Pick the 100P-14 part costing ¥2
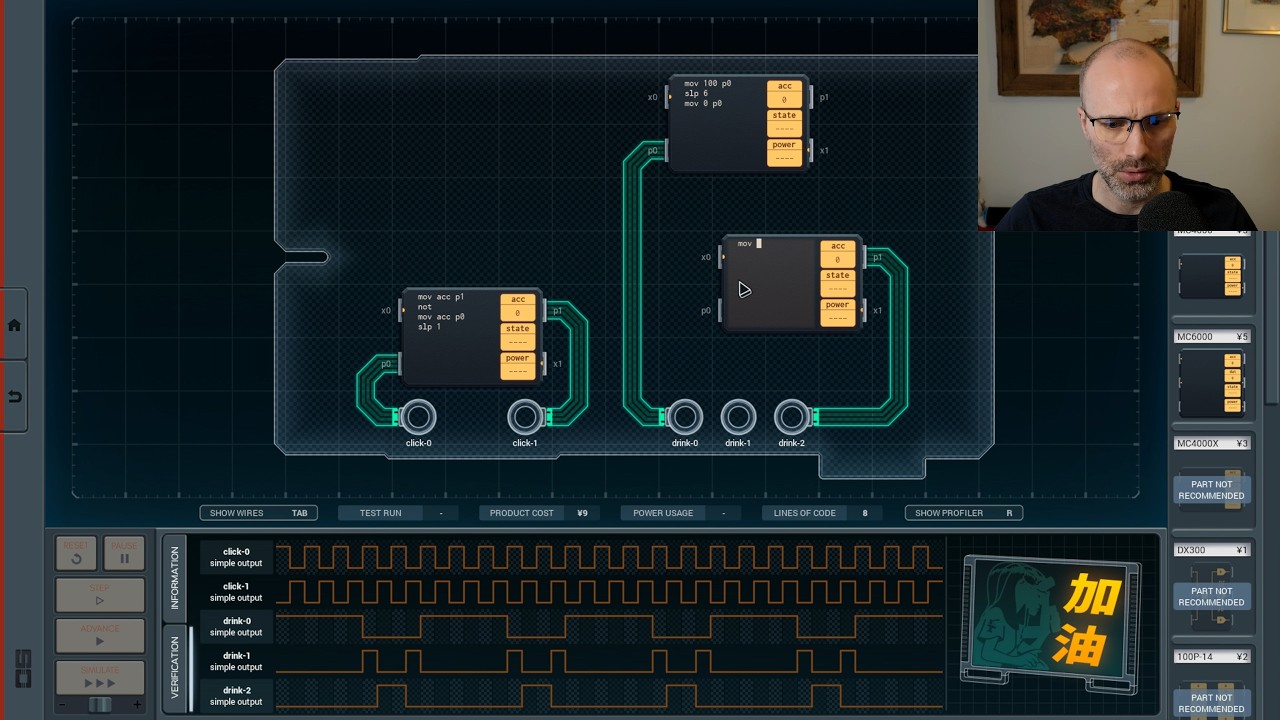 click(x=1211, y=656)
